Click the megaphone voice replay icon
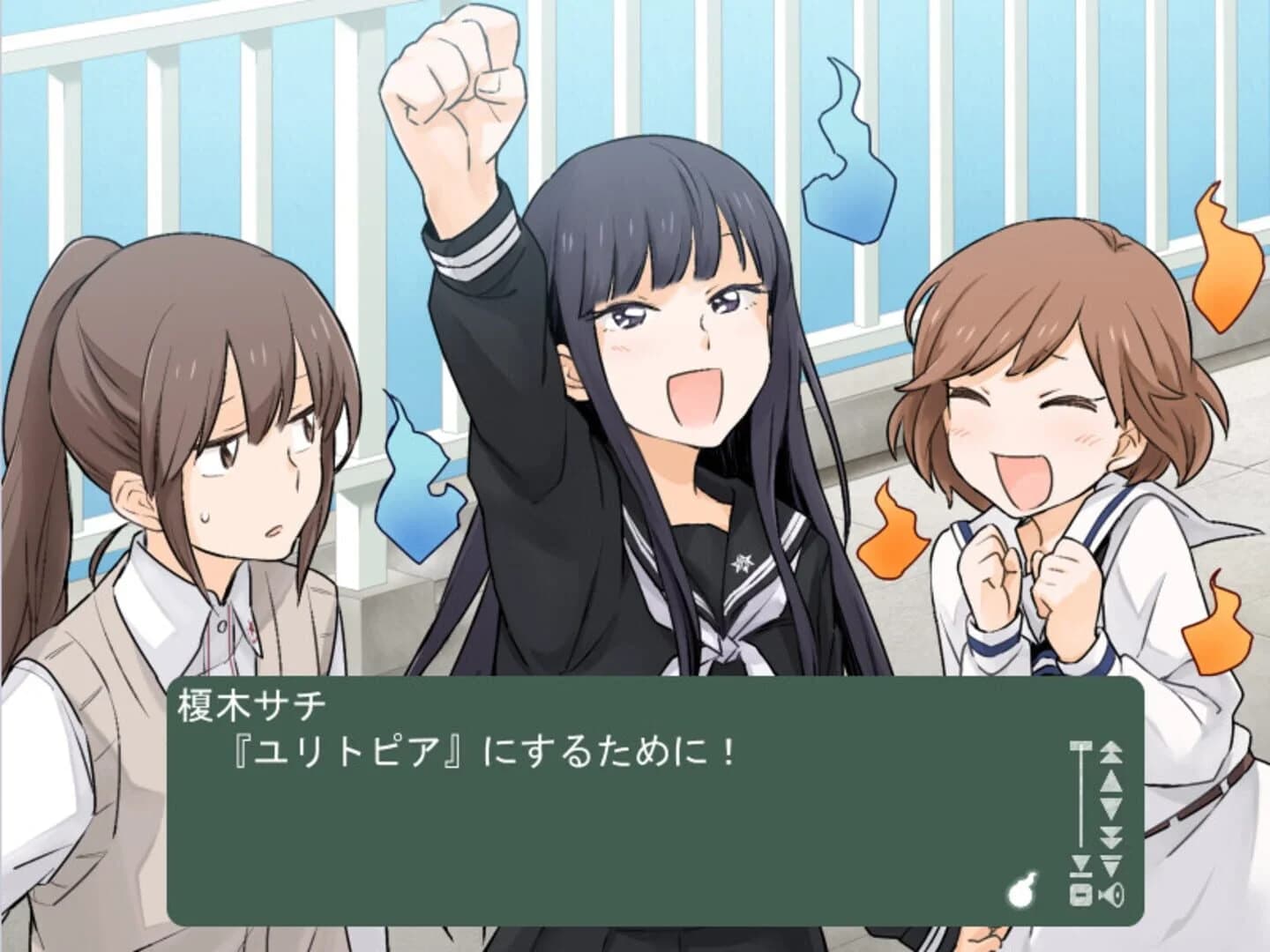 pyautogui.click(x=1113, y=896)
